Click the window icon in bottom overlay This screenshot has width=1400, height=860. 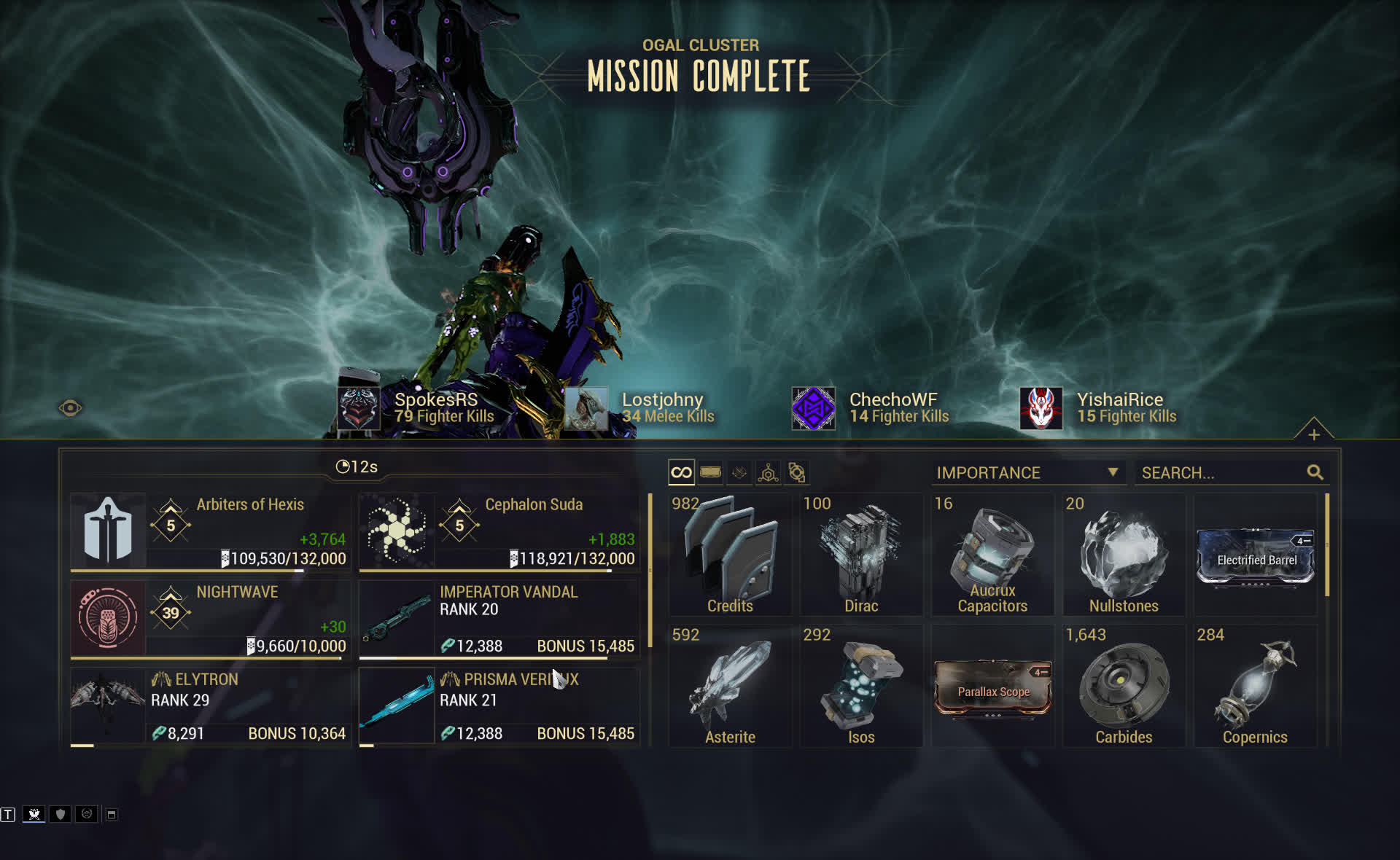[x=112, y=814]
